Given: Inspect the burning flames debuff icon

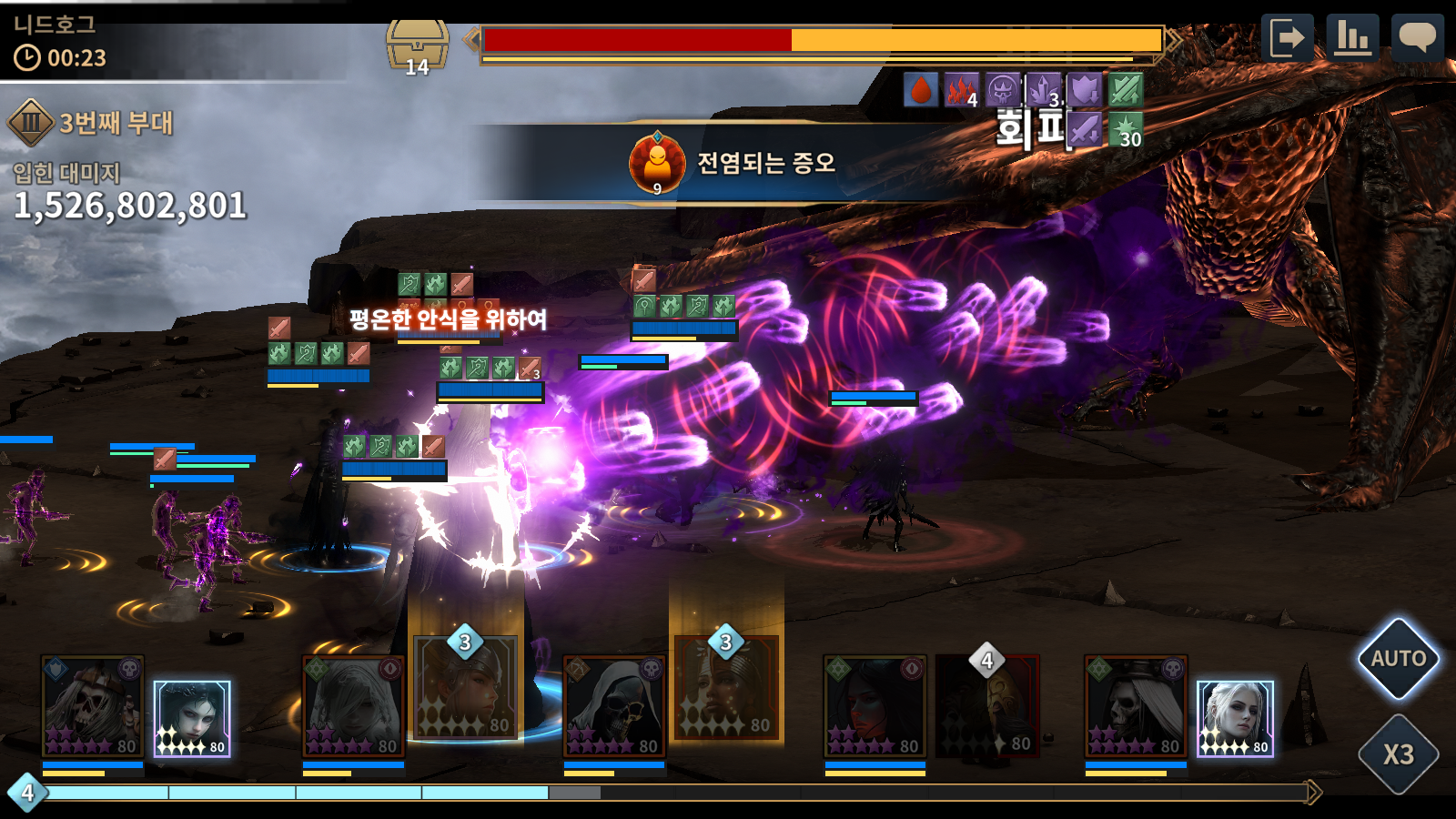Looking at the screenshot, I should tap(961, 90).
